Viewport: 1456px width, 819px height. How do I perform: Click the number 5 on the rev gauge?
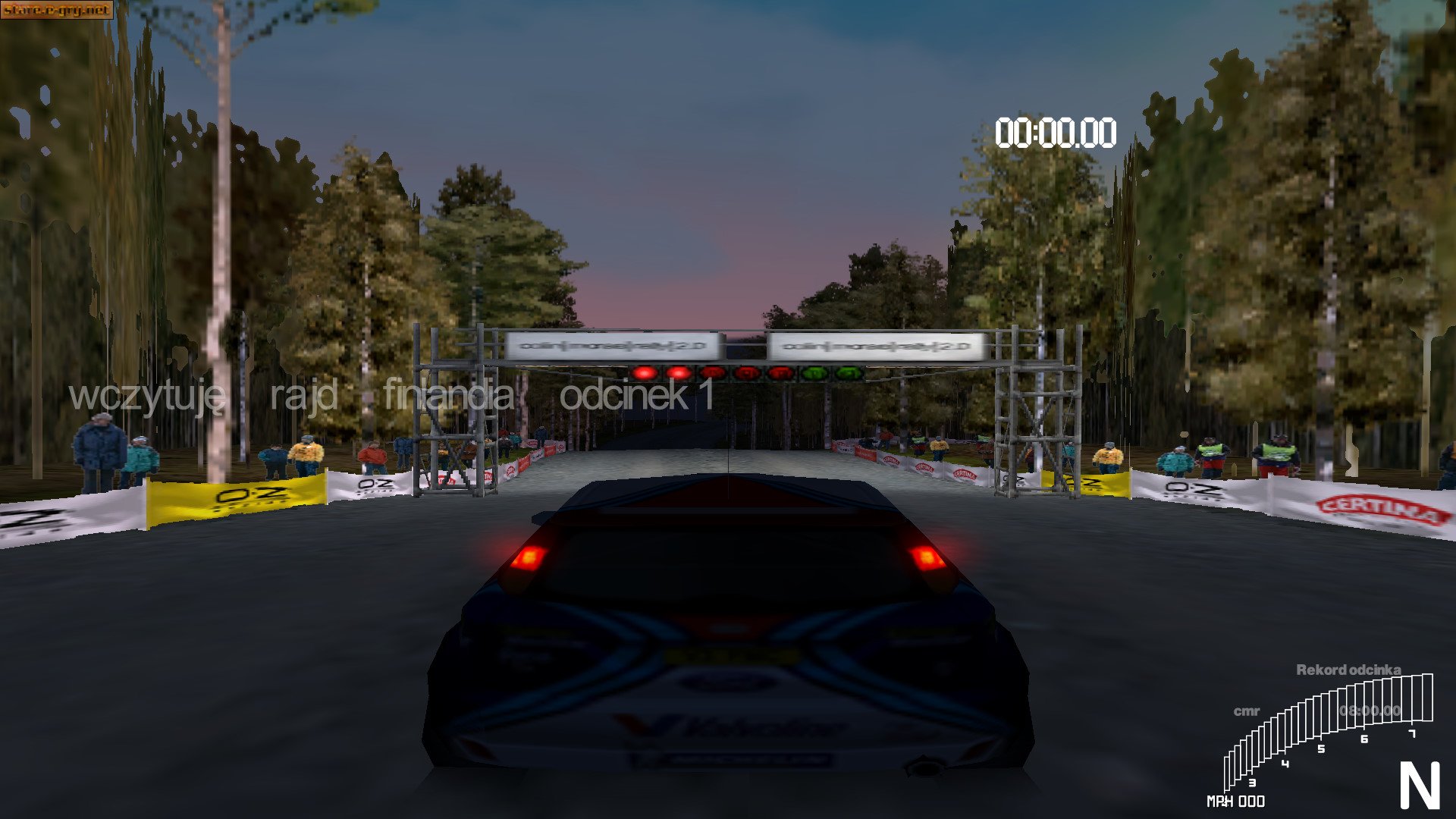point(1321,749)
